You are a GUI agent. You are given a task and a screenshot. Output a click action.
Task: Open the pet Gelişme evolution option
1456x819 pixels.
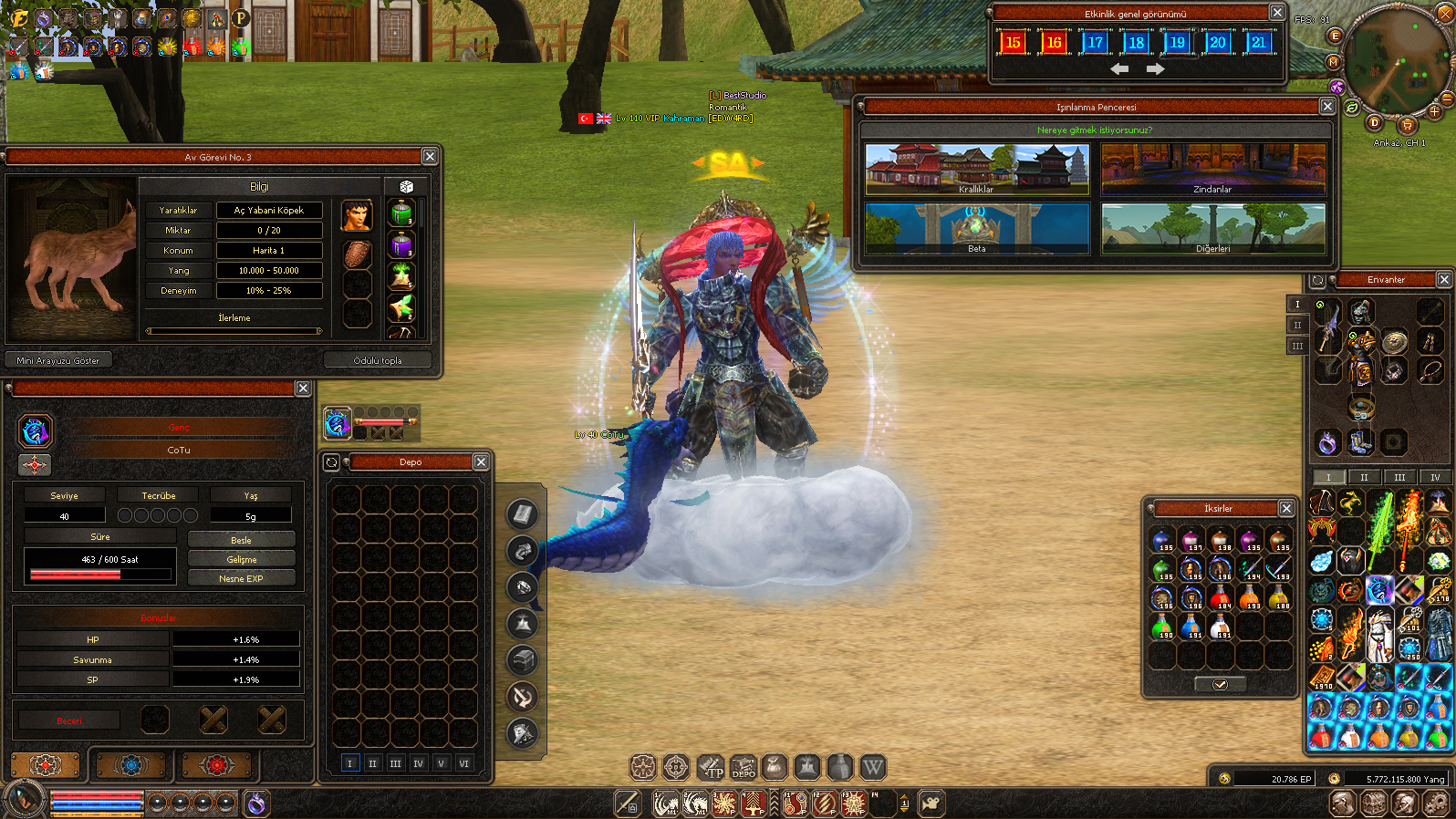(x=241, y=559)
